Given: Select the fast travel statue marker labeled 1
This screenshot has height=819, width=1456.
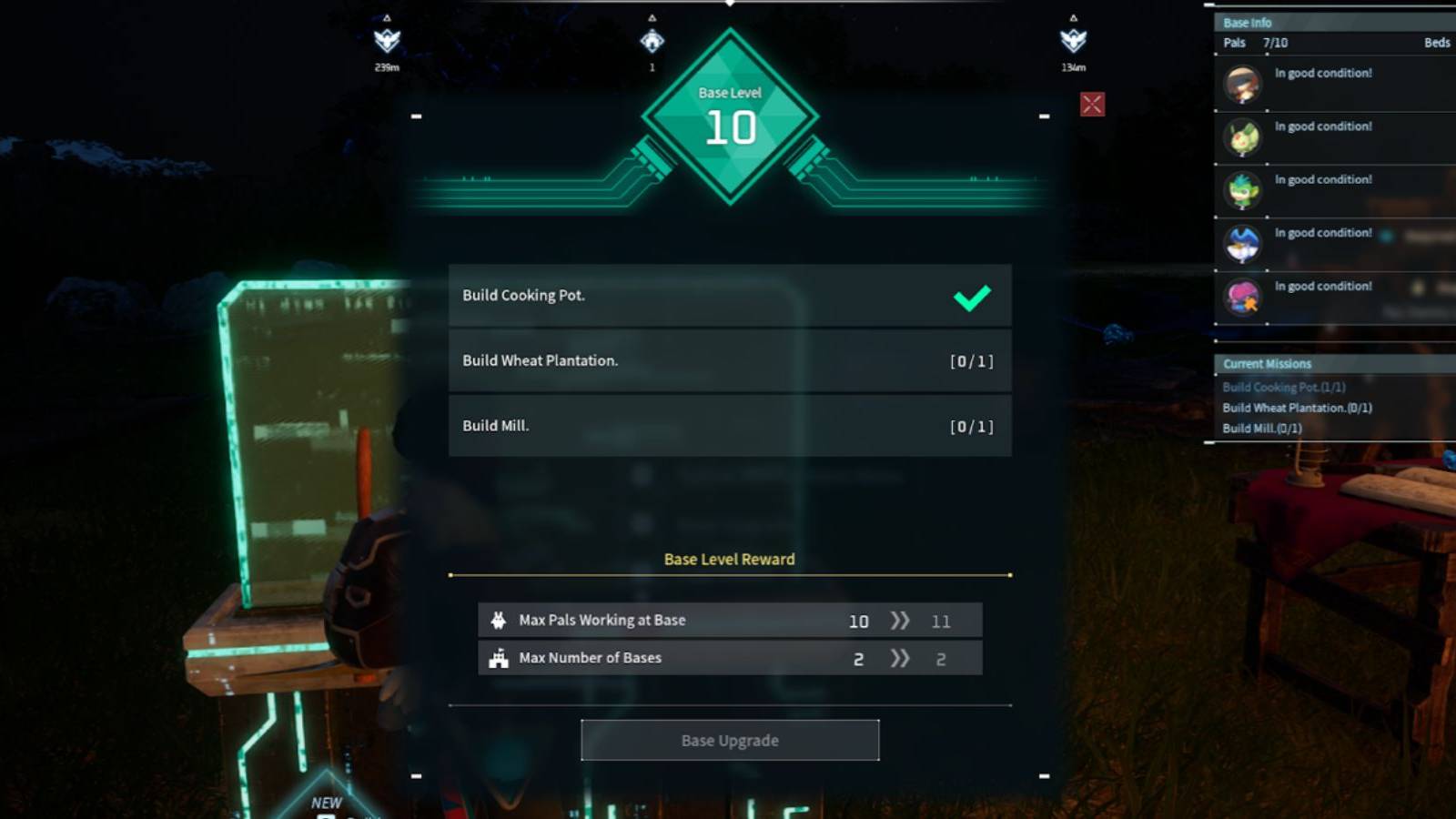Looking at the screenshot, I should [x=652, y=41].
